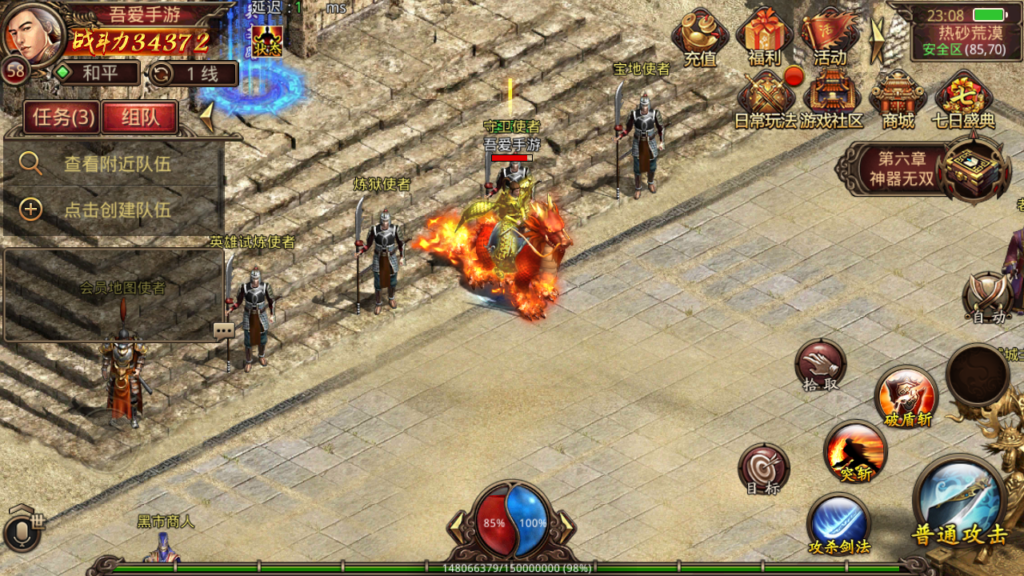This screenshot has width=1024, height=576.
Task: Open the 商城 store
Action: 898,100
